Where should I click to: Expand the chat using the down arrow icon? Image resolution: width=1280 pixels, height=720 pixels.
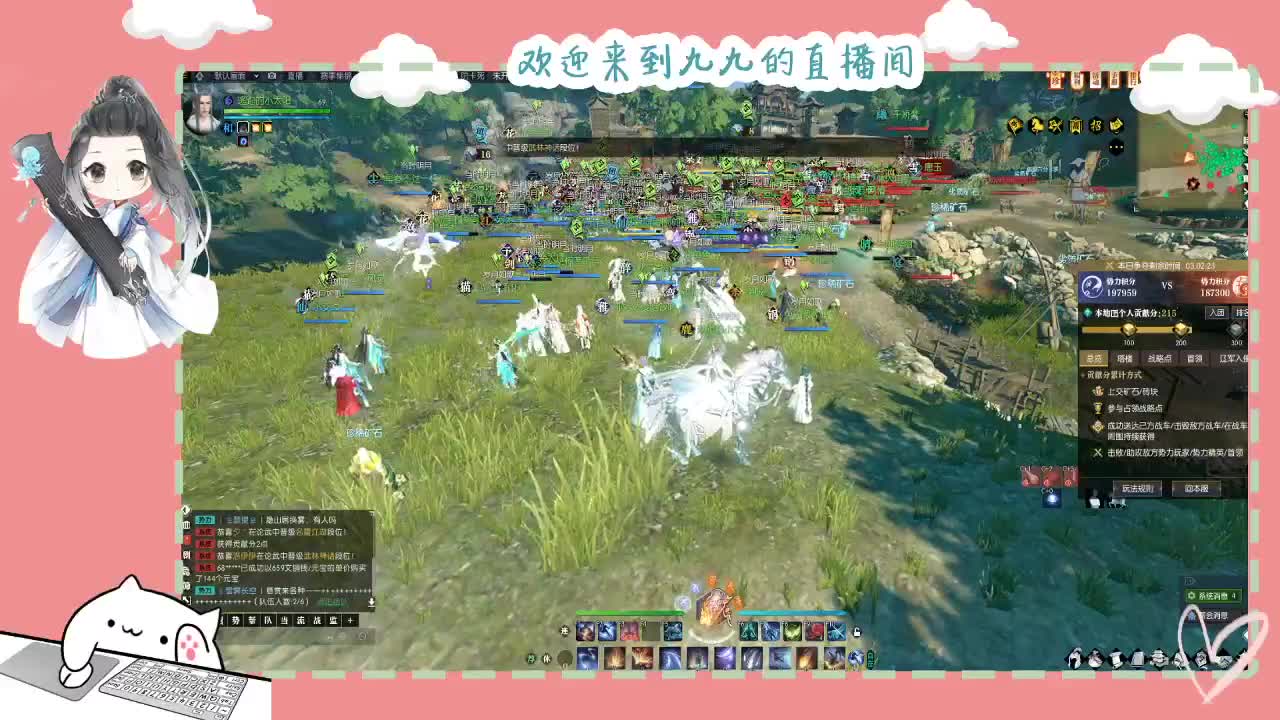pyautogui.click(x=372, y=602)
